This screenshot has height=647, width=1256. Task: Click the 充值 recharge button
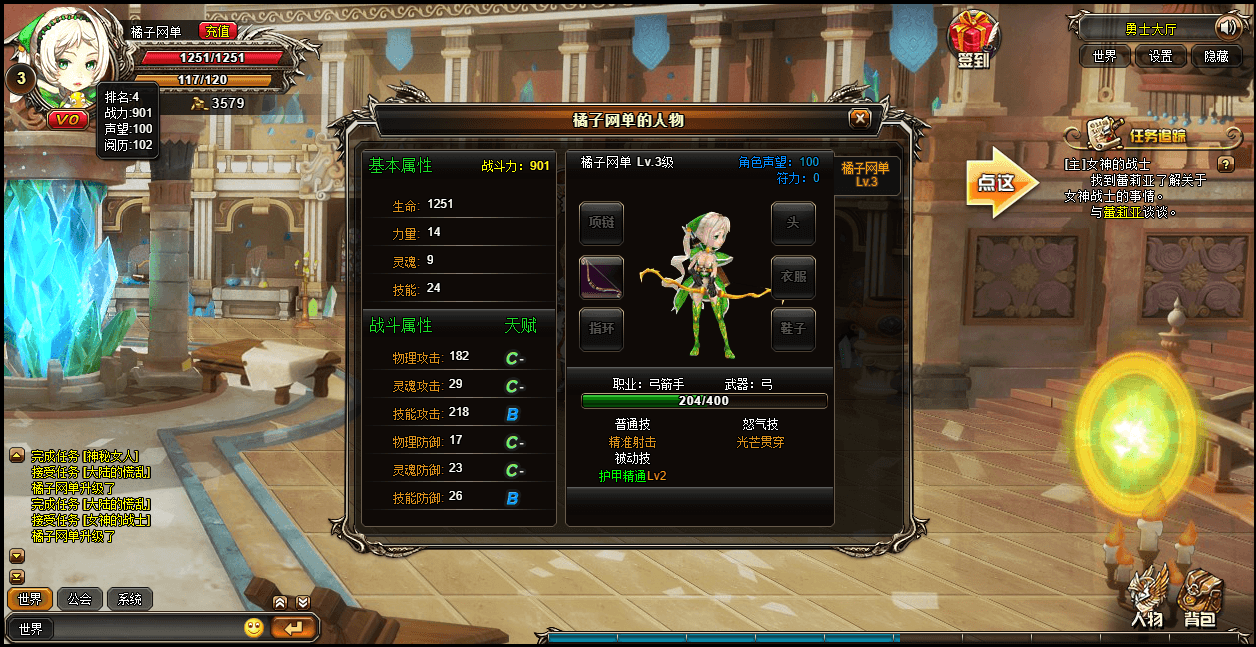(x=217, y=31)
